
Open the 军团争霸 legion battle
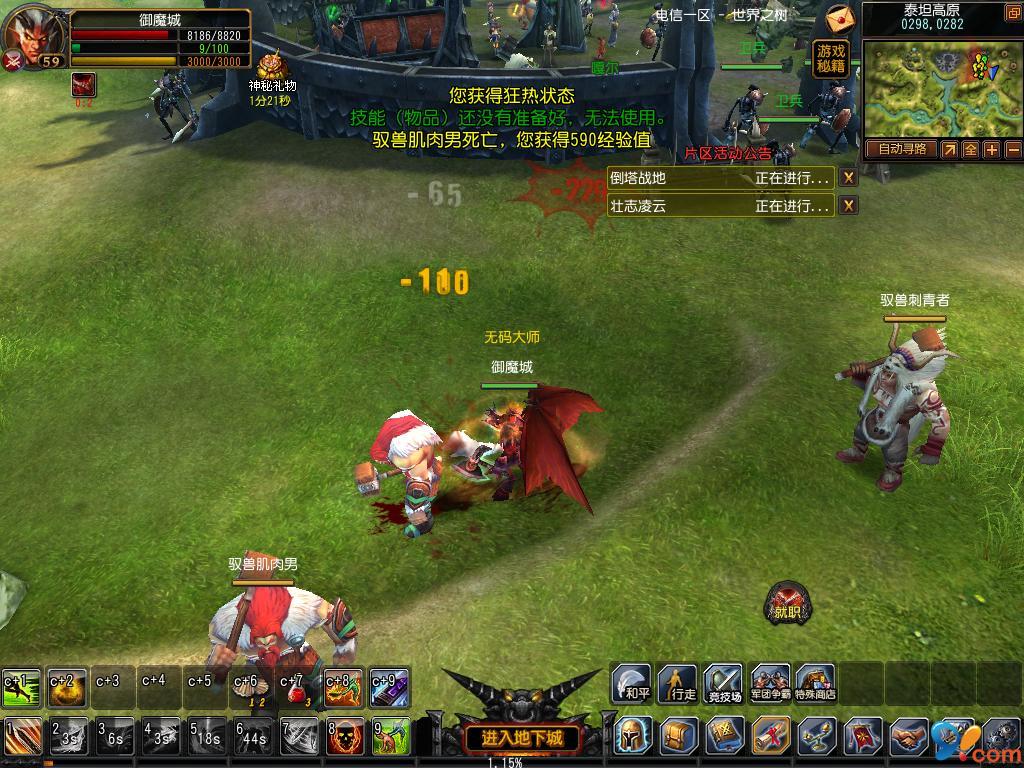point(770,683)
